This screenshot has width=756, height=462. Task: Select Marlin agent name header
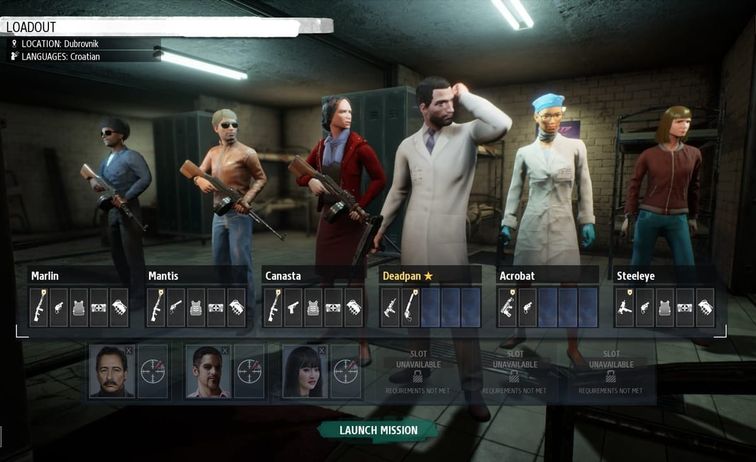coord(46,275)
